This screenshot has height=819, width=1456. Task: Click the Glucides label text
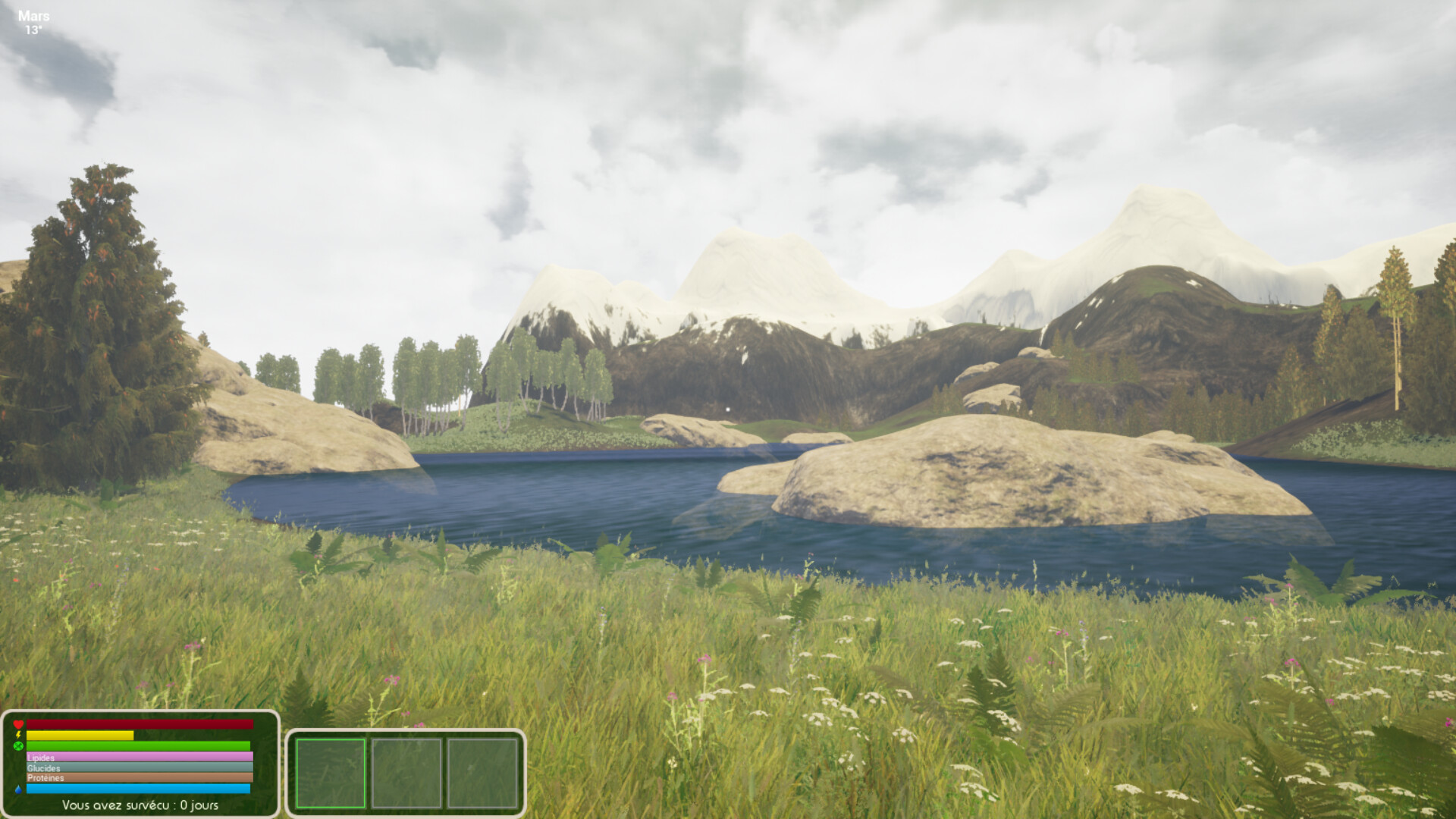coord(43,768)
